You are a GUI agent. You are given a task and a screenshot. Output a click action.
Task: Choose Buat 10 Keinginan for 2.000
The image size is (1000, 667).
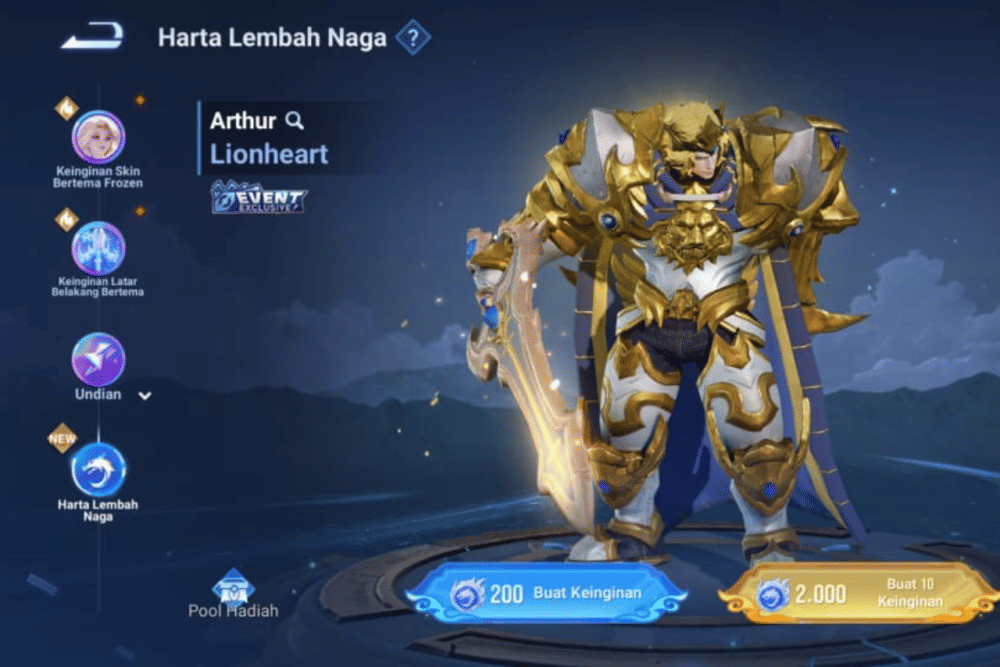pos(858,594)
